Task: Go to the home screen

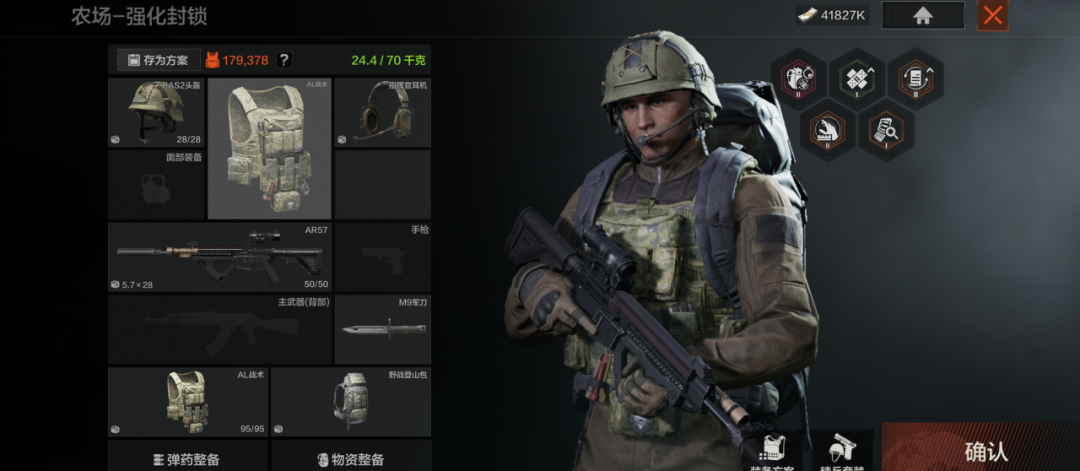Action: coord(922,15)
